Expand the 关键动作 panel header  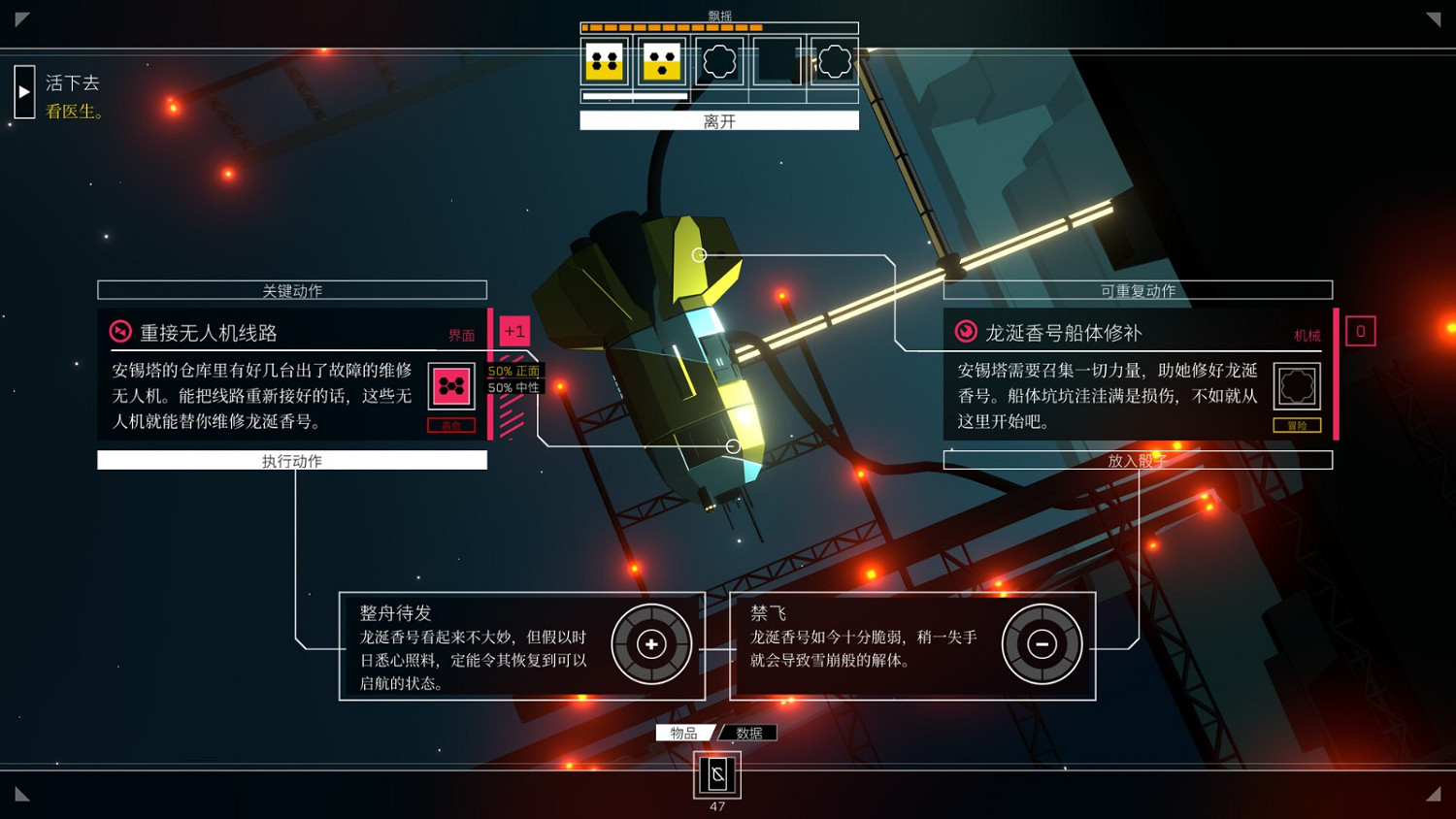(291, 289)
